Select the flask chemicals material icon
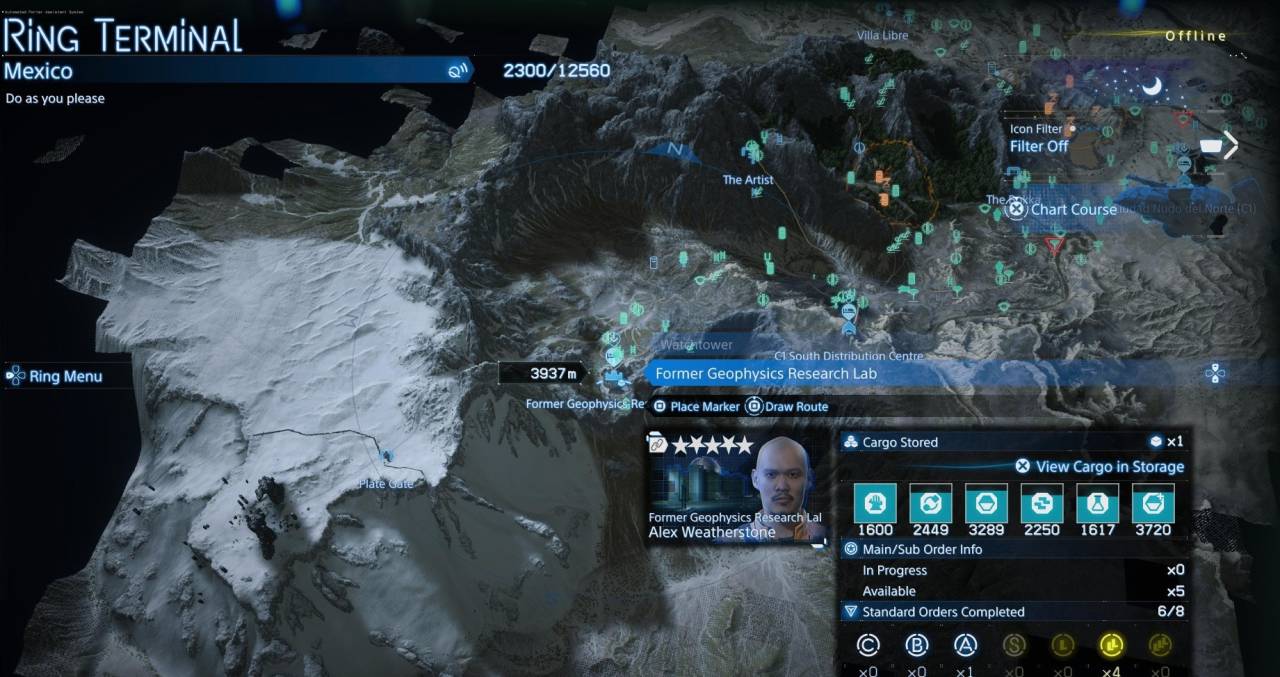This screenshot has height=677, width=1280. coord(1097,502)
